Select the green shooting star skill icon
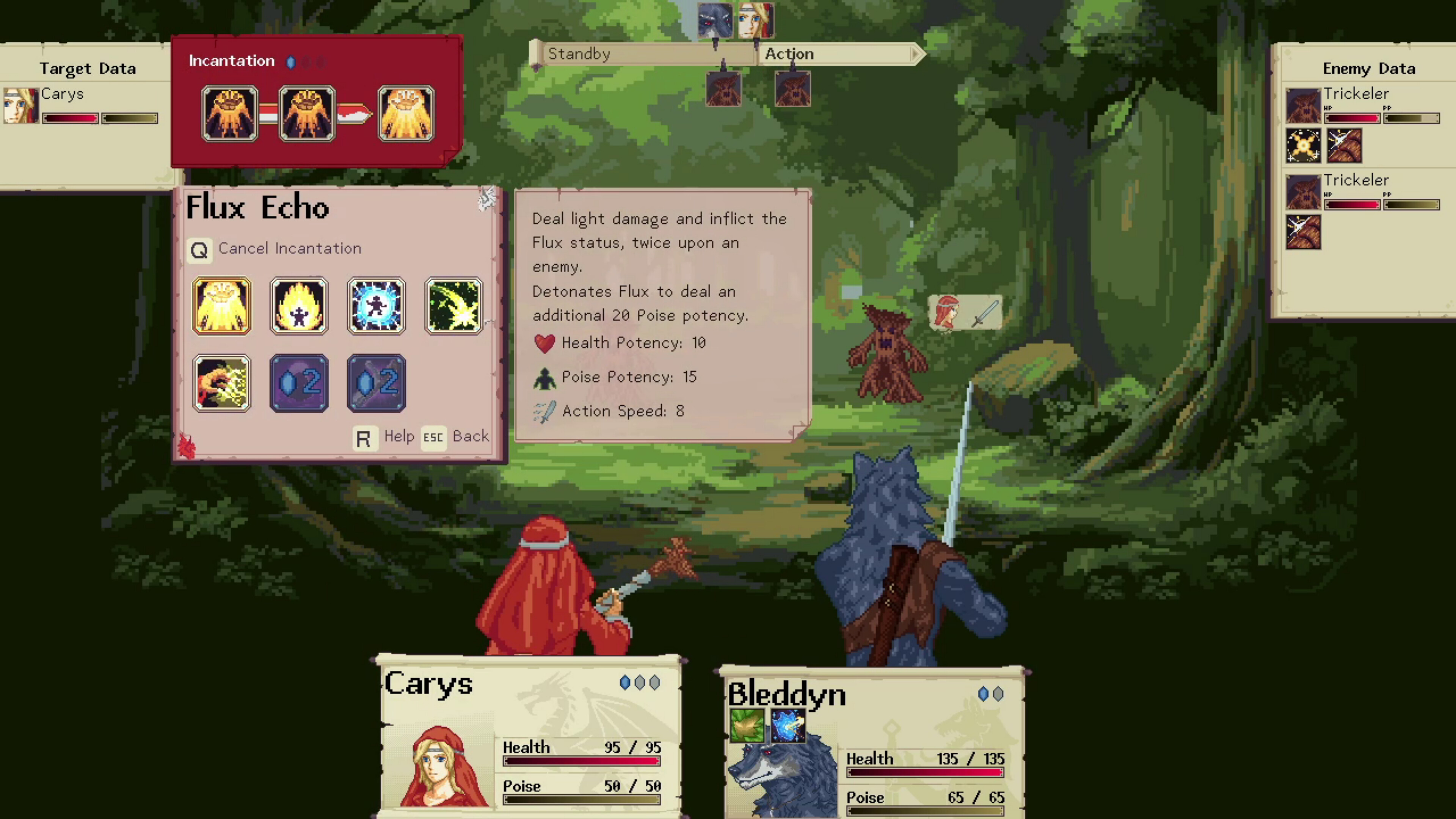This screenshot has height=819, width=1456. [x=454, y=305]
